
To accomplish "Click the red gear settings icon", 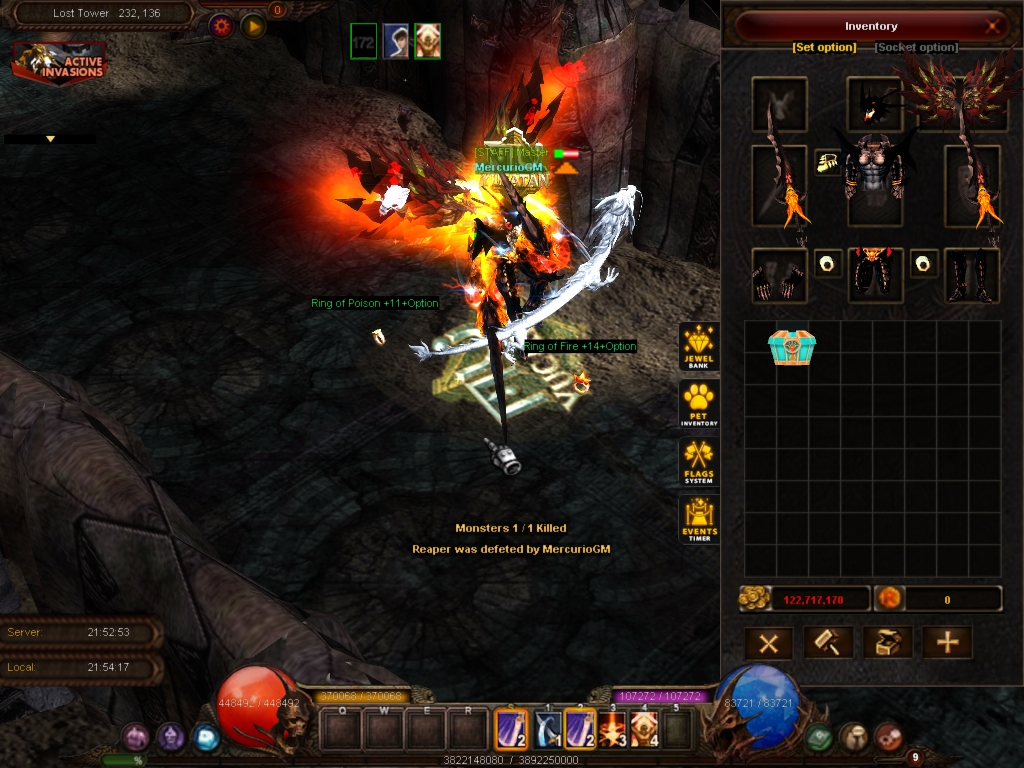I will coord(221,25).
